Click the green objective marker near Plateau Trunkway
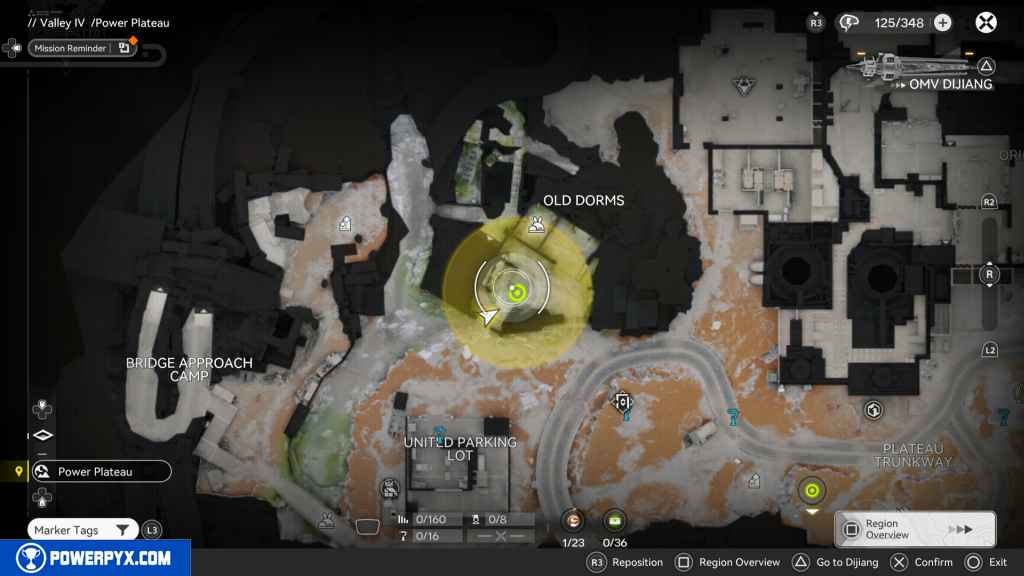The image size is (1024, 576). (x=811, y=490)
